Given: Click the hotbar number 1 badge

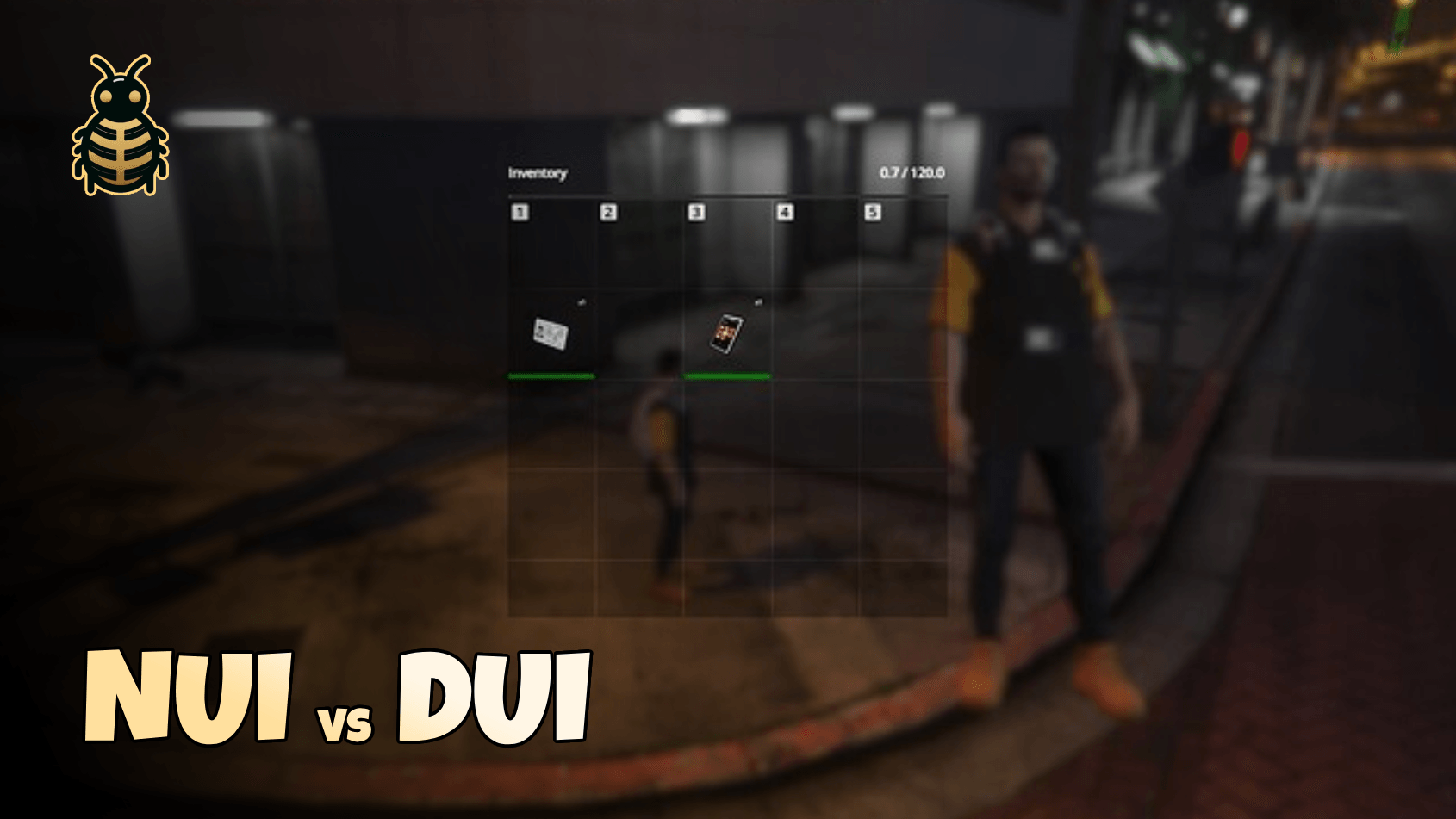Looking at the screenshot, I should [519, 211].
